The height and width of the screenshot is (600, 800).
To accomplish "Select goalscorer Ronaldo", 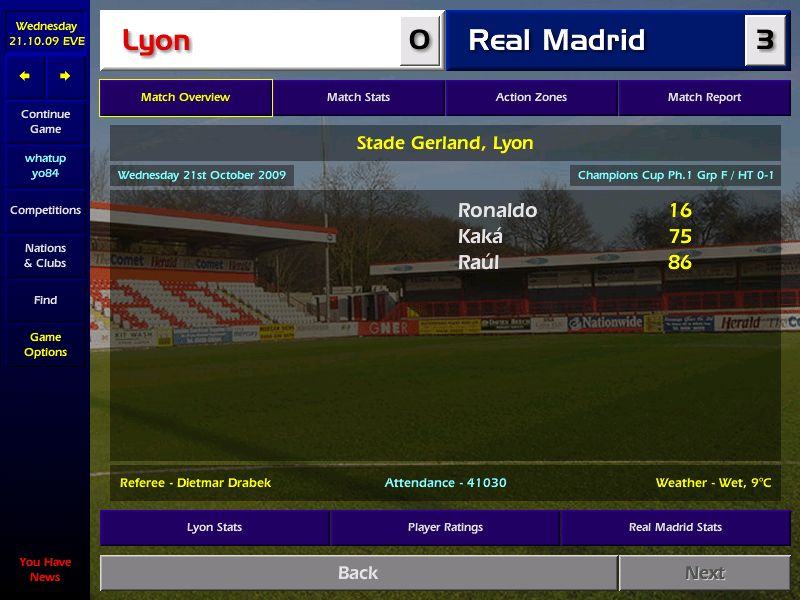I will pos(497,211).
